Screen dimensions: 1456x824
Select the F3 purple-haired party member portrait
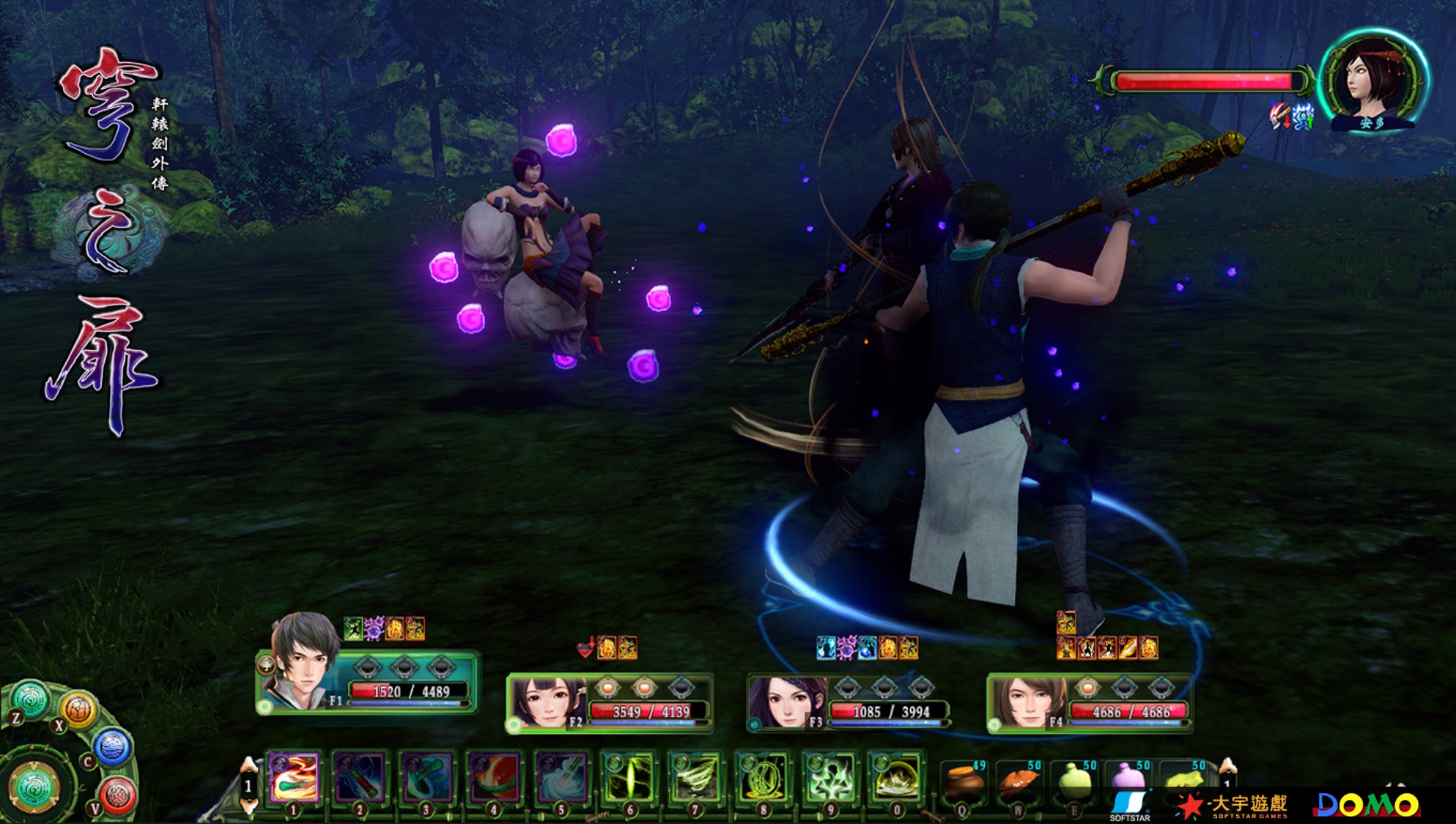click(787, 703)
